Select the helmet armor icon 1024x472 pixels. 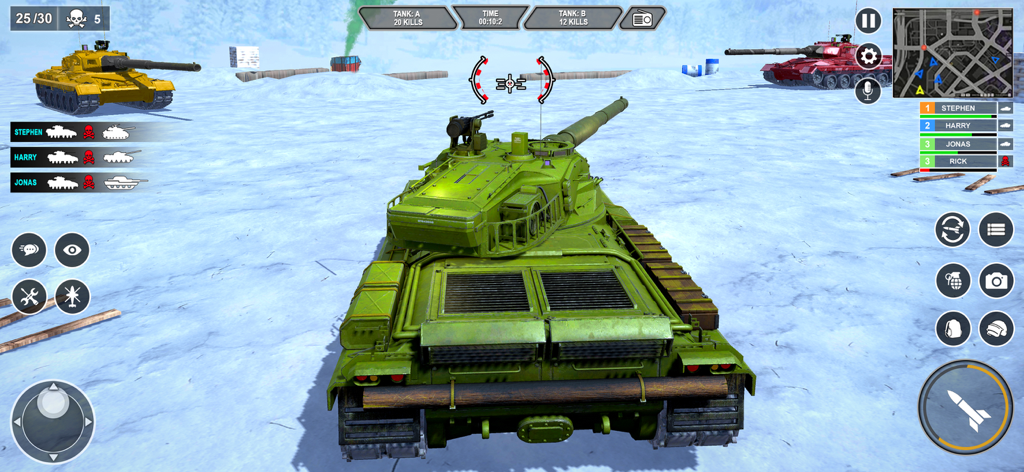[996, 328]
